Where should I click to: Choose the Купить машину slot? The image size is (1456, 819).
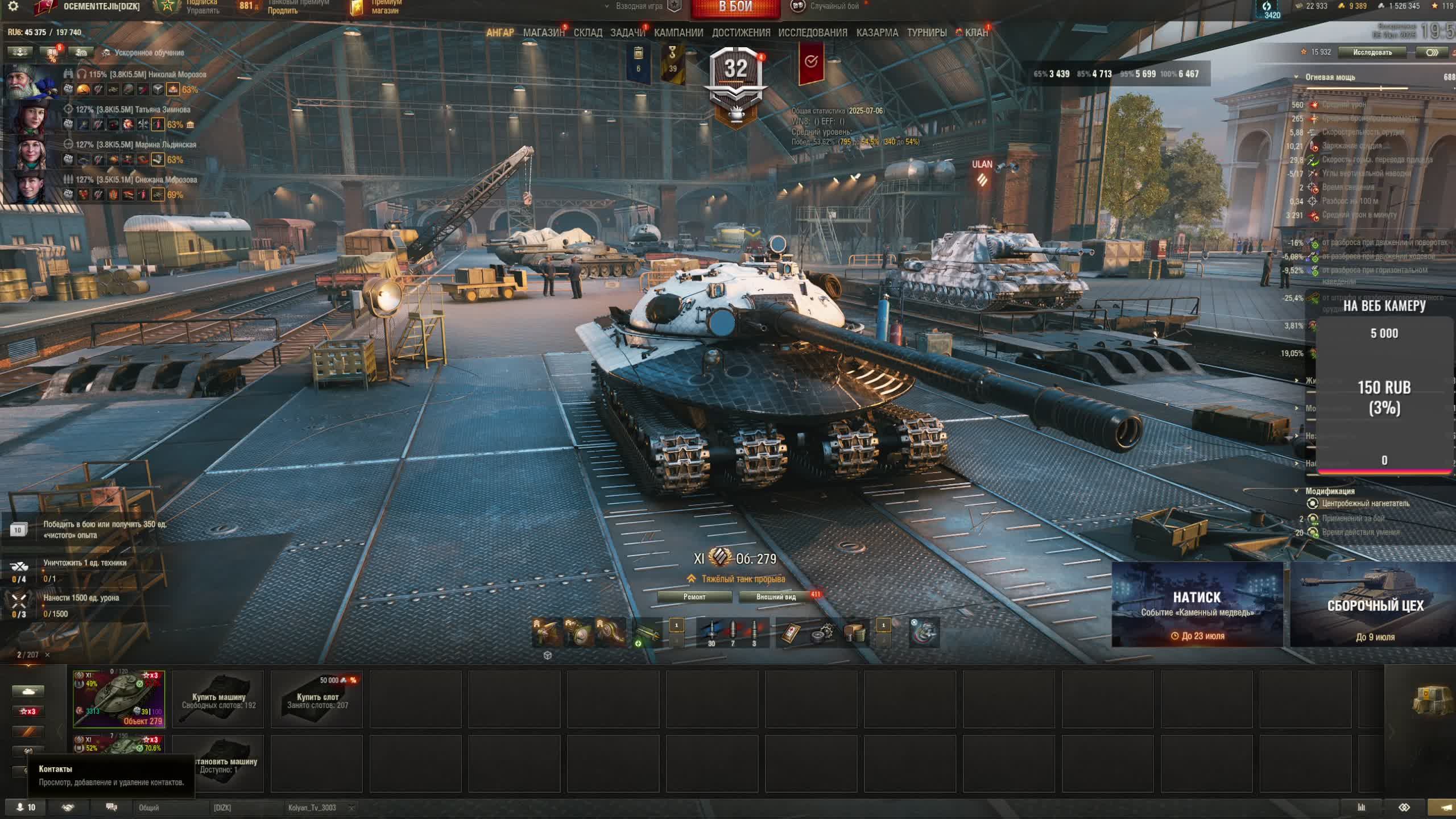[218, 700]
